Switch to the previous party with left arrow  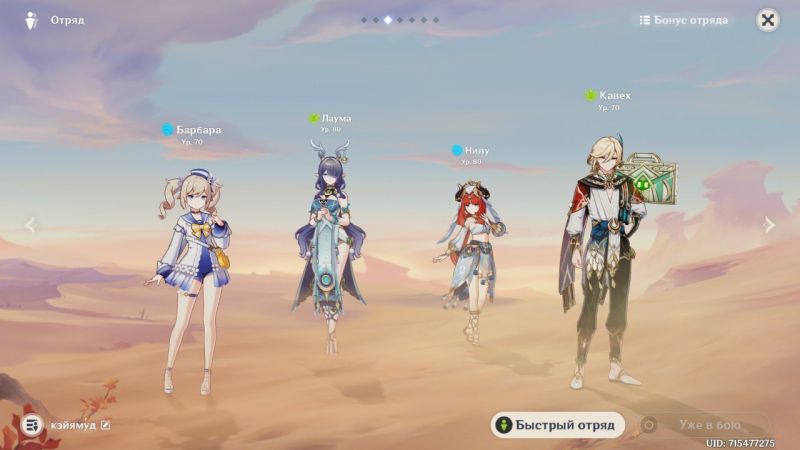[30, 225]
